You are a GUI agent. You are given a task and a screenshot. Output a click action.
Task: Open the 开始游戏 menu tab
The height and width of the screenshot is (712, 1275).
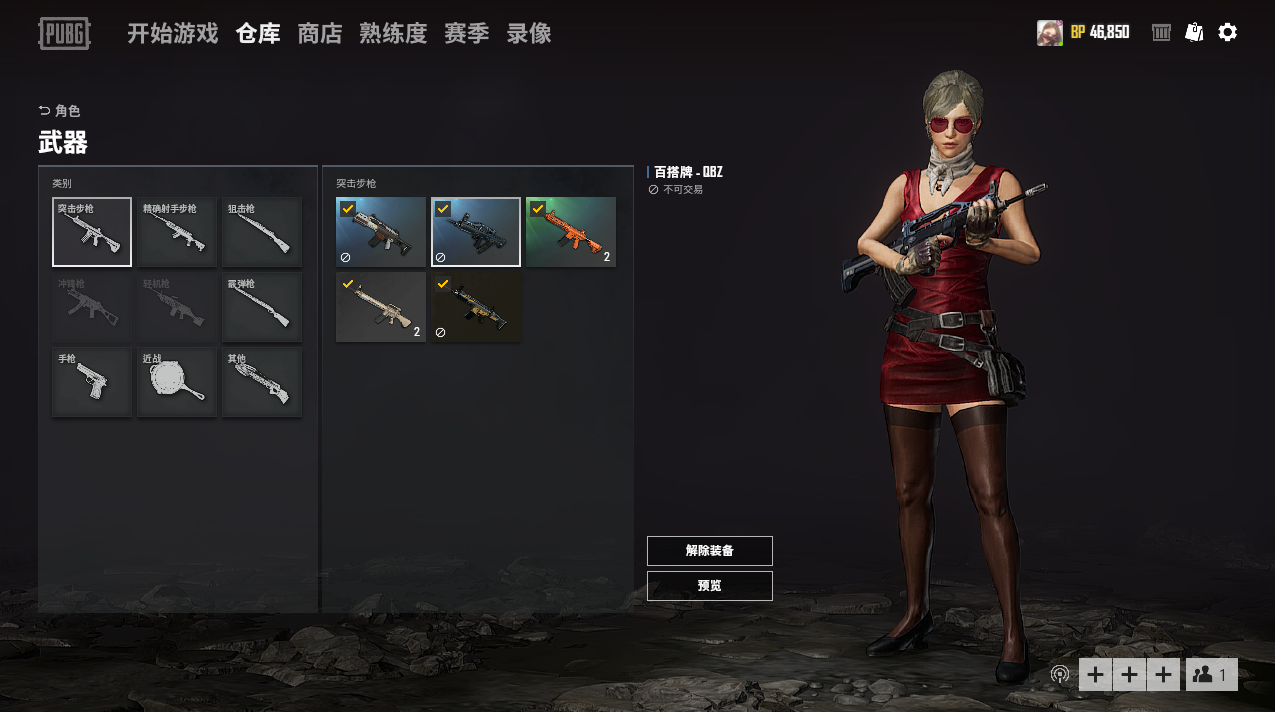[x=172, y=34]
